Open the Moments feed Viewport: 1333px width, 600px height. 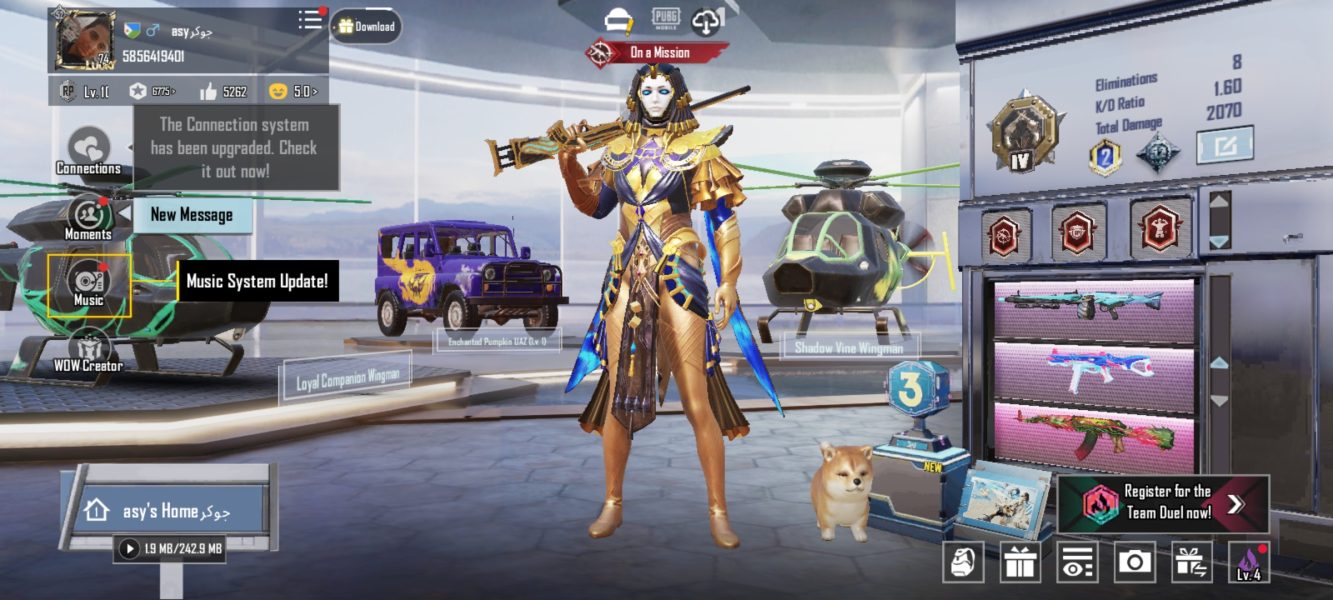(x=89, y=217)
